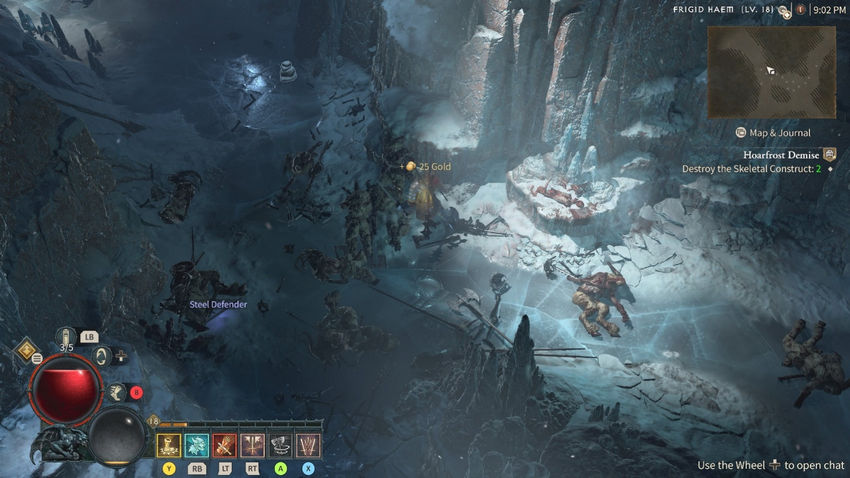Activate the teal beast skill icon
Viewport: 850px width, 478px height.
point(197,445)
